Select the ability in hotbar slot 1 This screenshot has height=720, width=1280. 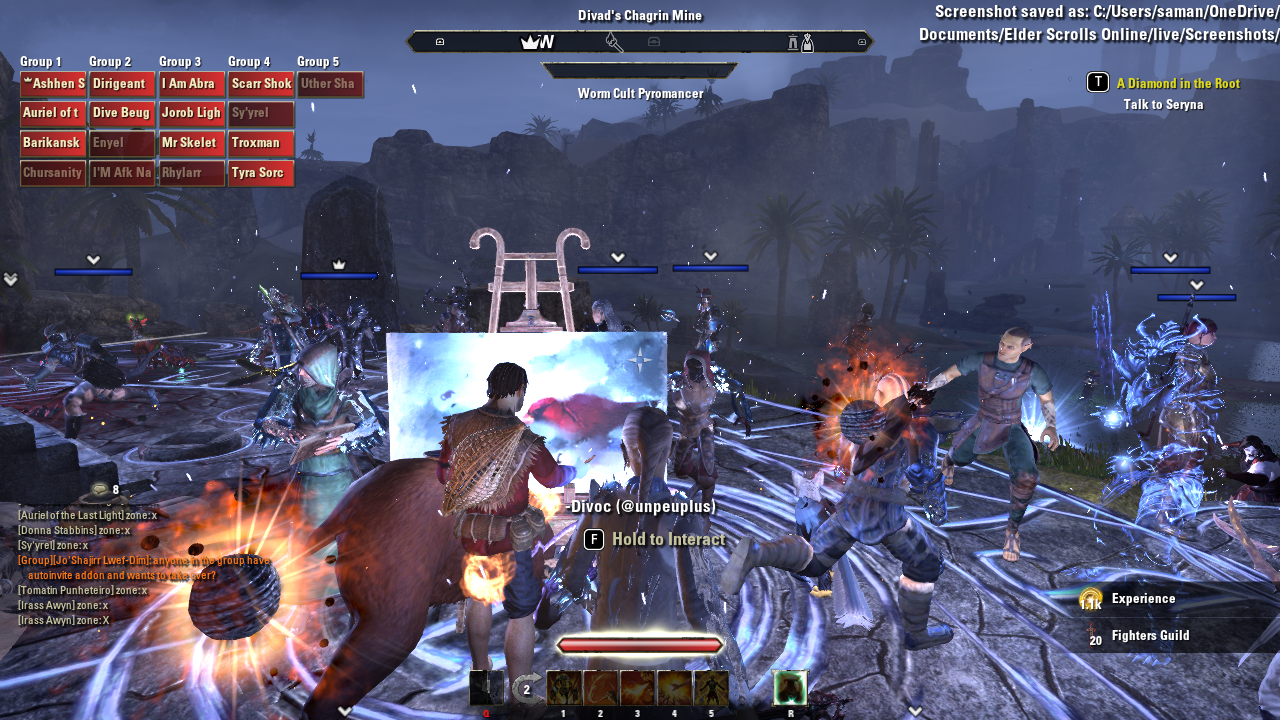tap(563, 687)
